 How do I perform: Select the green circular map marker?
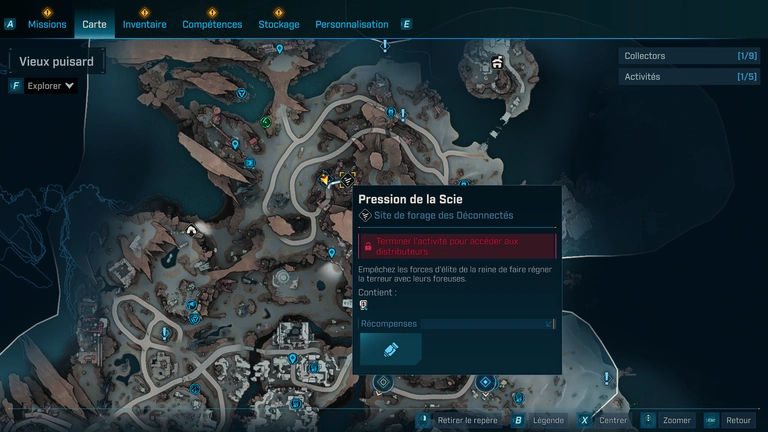tap(267, 122)
